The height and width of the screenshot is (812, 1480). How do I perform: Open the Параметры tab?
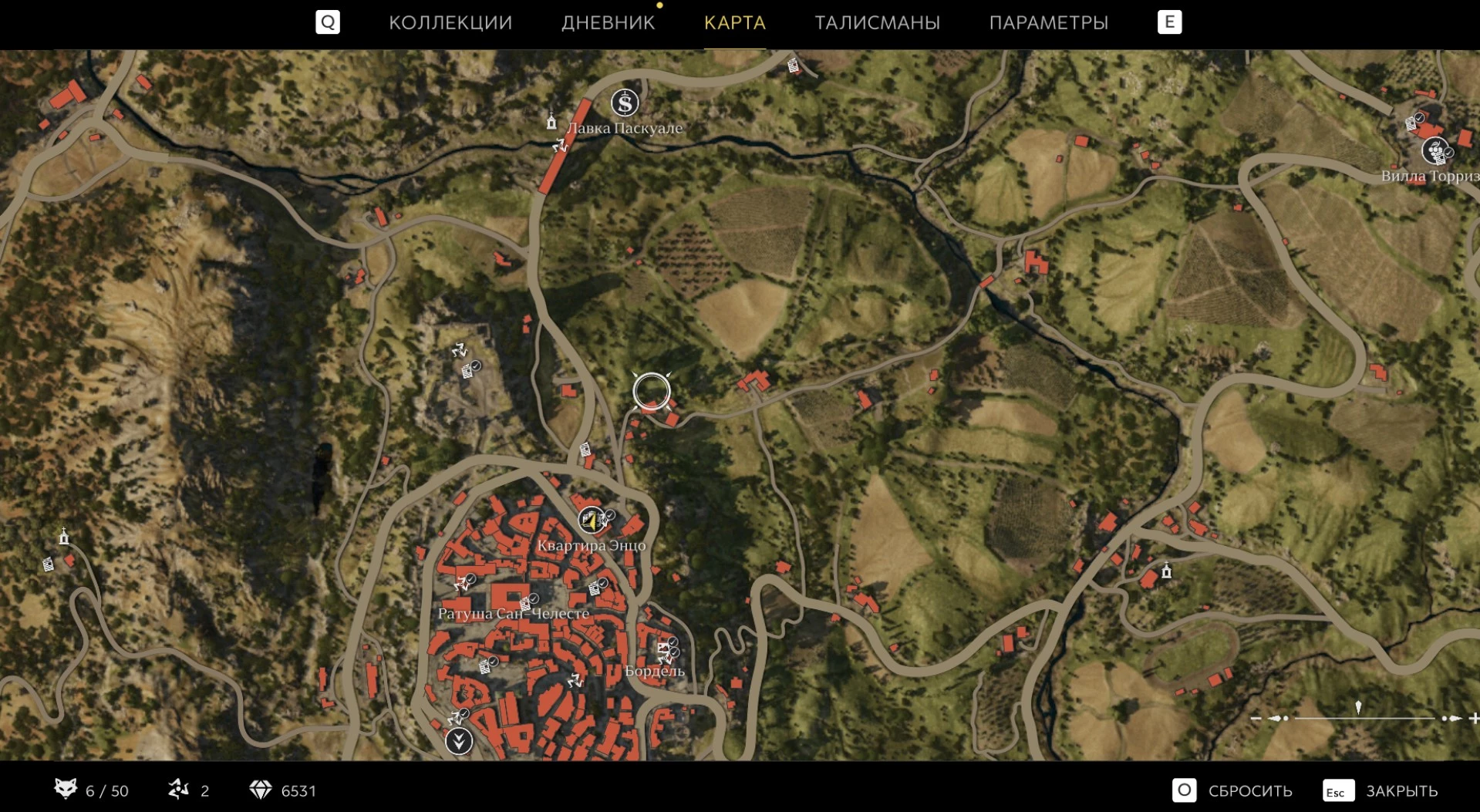[x=1048, y=22]
